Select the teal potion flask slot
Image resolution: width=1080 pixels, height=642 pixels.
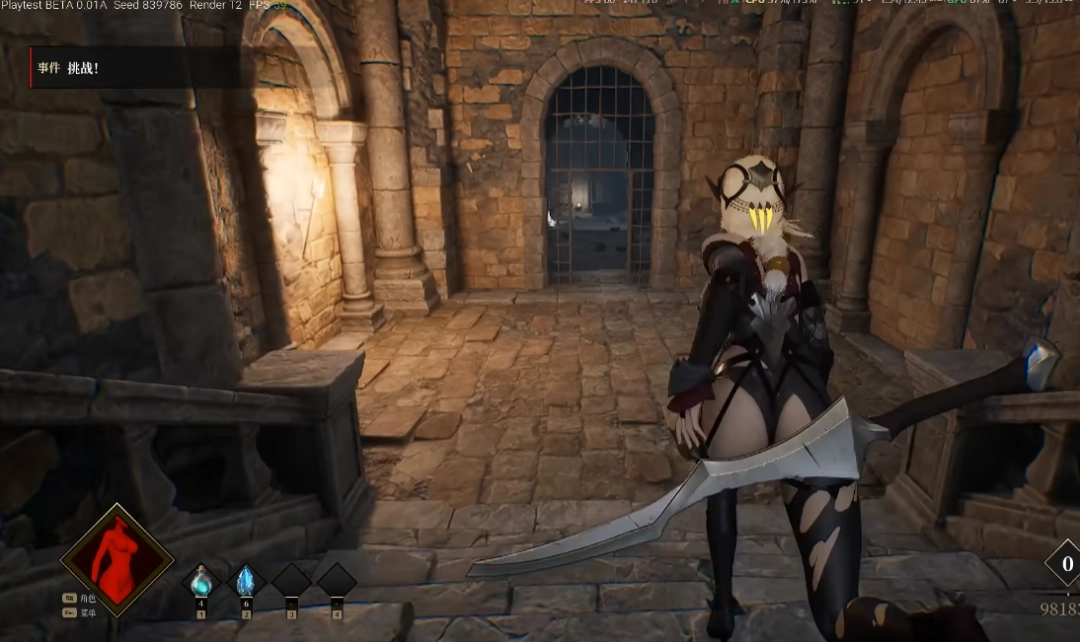click(201, 581)
